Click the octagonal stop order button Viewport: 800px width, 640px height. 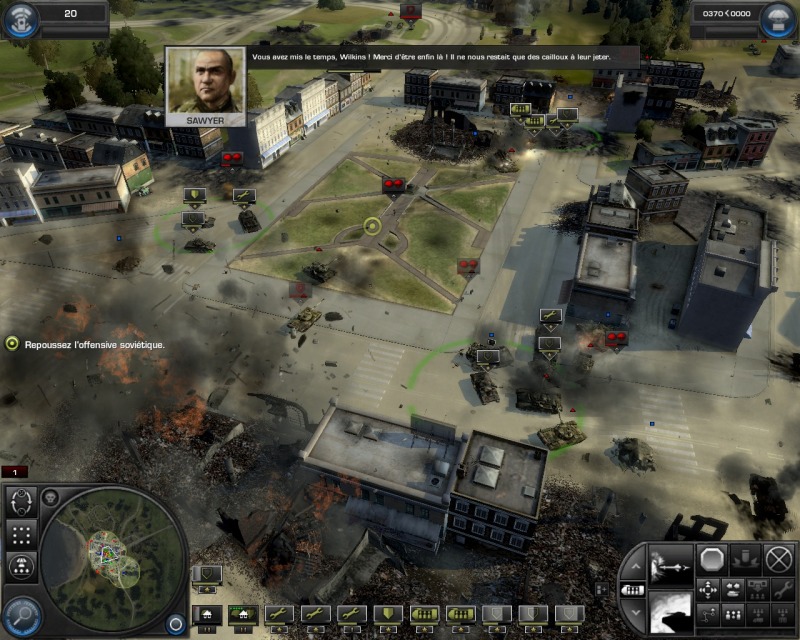point(710,558)
